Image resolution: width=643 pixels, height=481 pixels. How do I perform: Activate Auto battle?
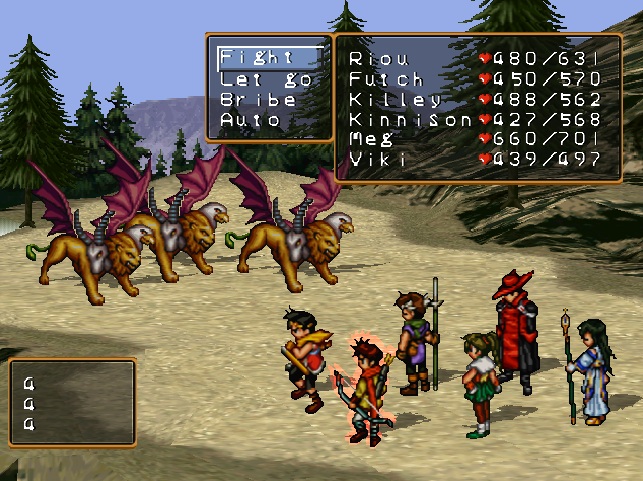251,120
